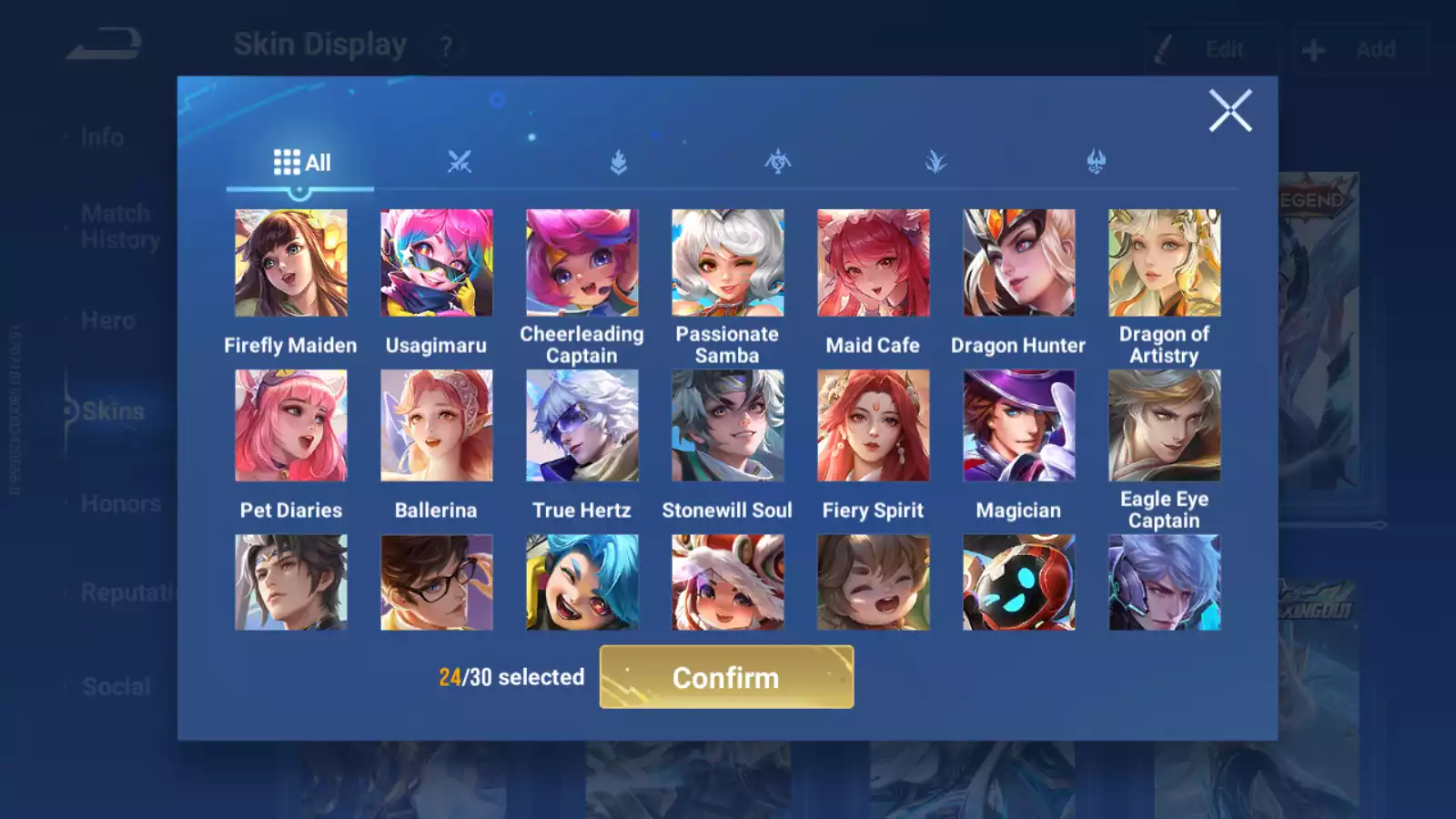Pick the Cheerleading Captain skin
The image size is (1456, 819).
(x=581, y=263)
